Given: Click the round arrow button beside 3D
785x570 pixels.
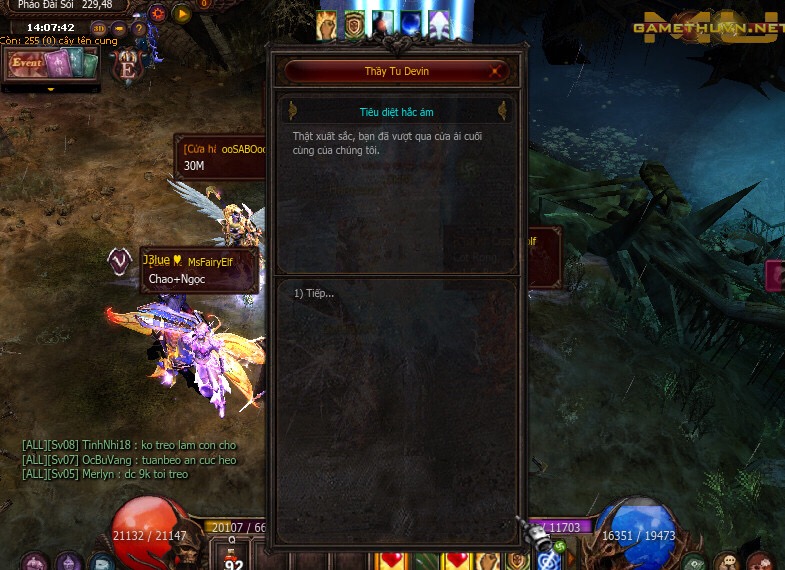Looking at the screenshot, I should pyautogui.click(x=117, y=28).
